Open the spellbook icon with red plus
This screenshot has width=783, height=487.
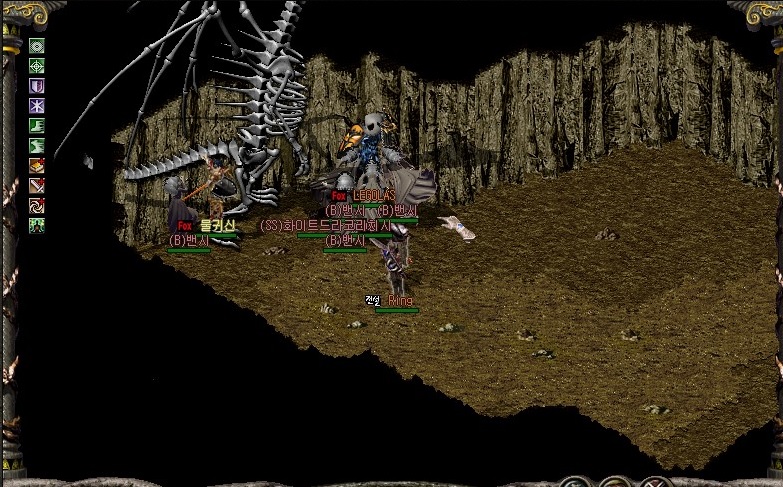37,166
